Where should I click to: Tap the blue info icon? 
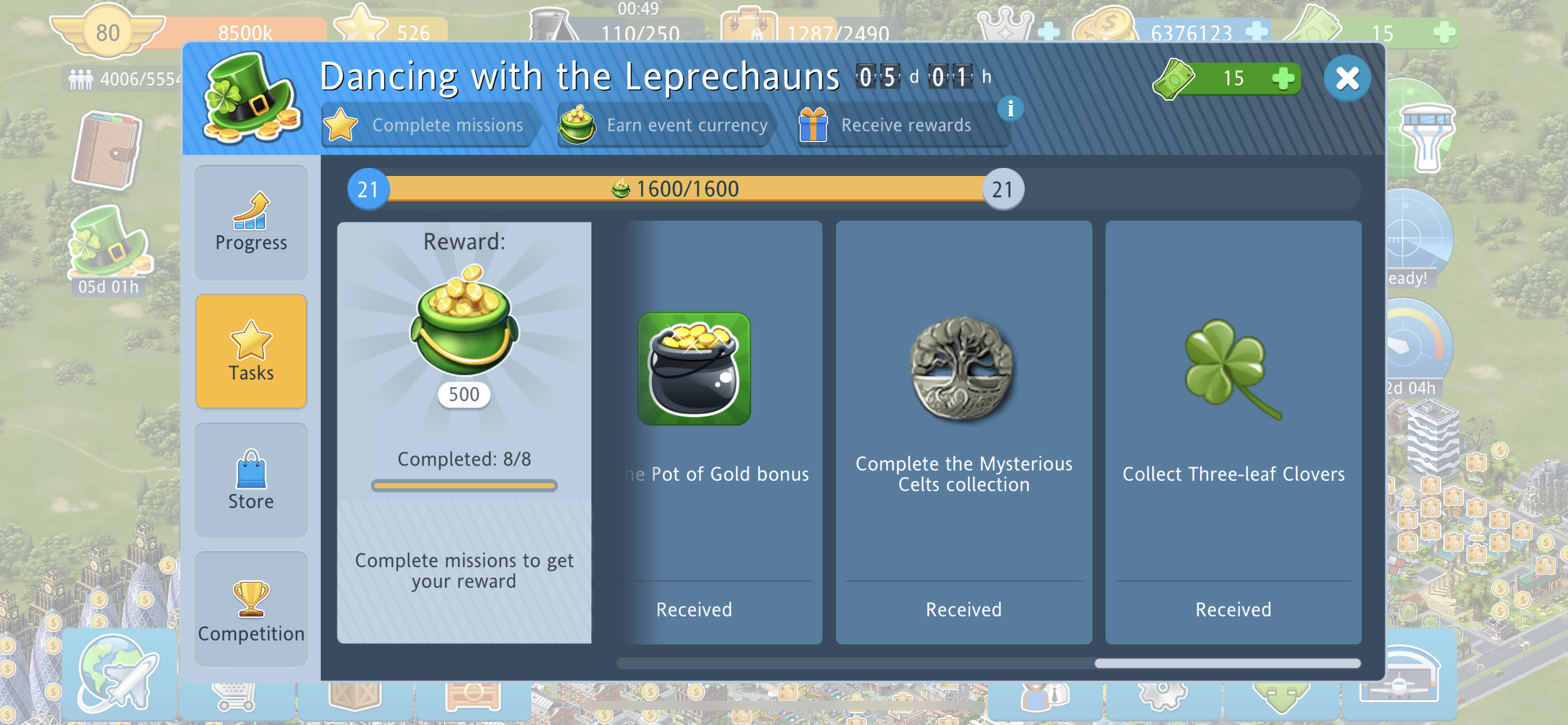coord(1010,109)
